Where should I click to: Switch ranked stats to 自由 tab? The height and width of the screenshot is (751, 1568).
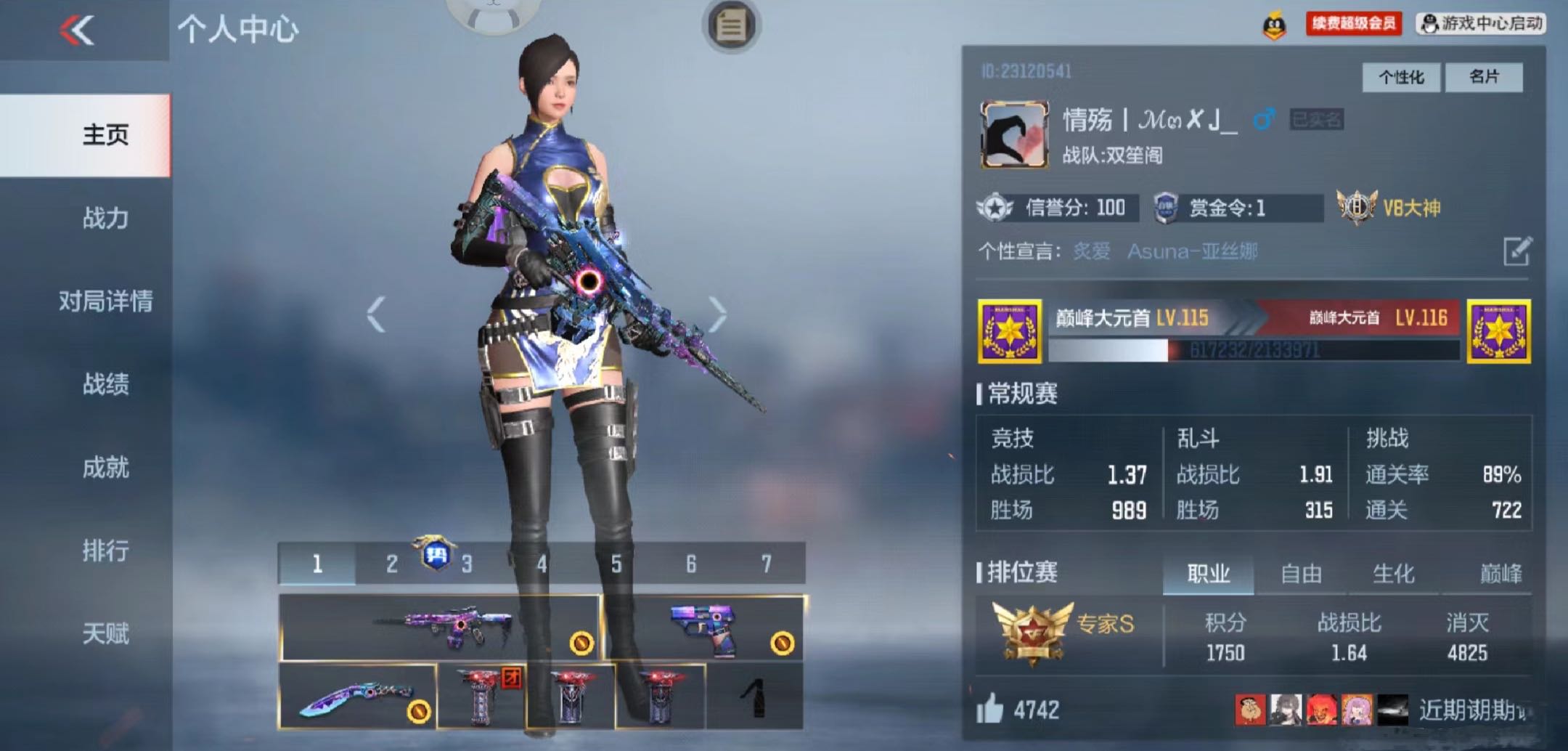click(x=1301, y=574)
